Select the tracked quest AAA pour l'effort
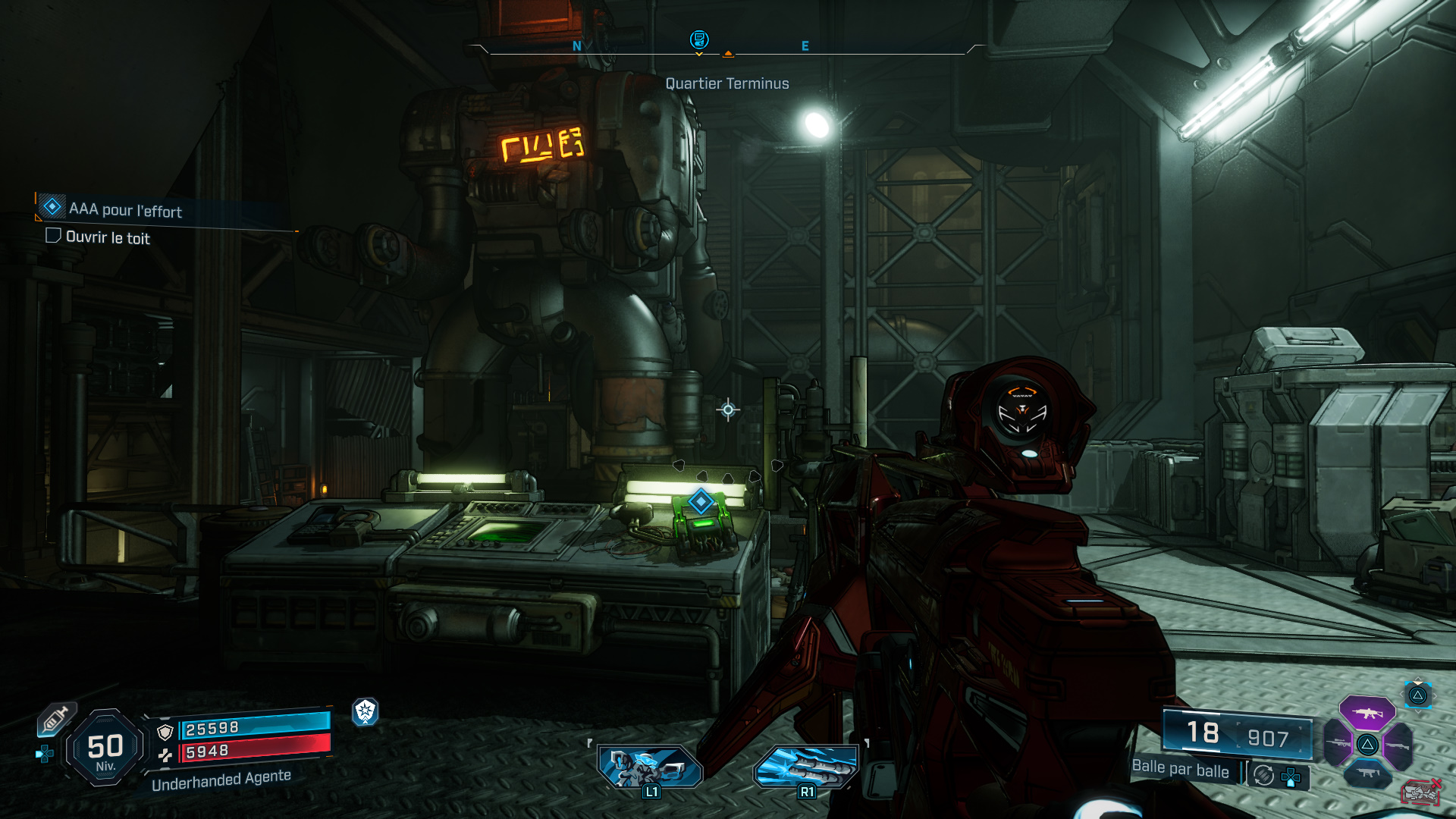The width and height of the screenshot is (1456, 819). click(x=125, y=210)
